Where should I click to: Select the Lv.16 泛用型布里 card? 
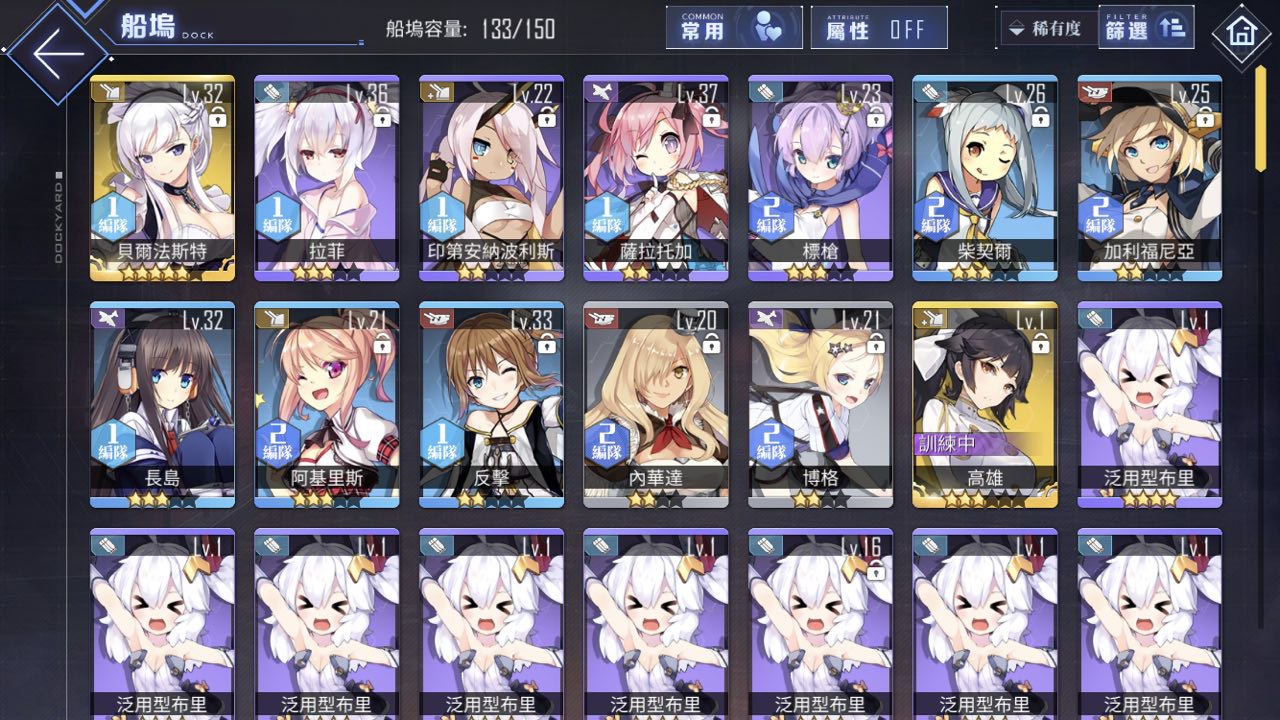coord(820,625)
